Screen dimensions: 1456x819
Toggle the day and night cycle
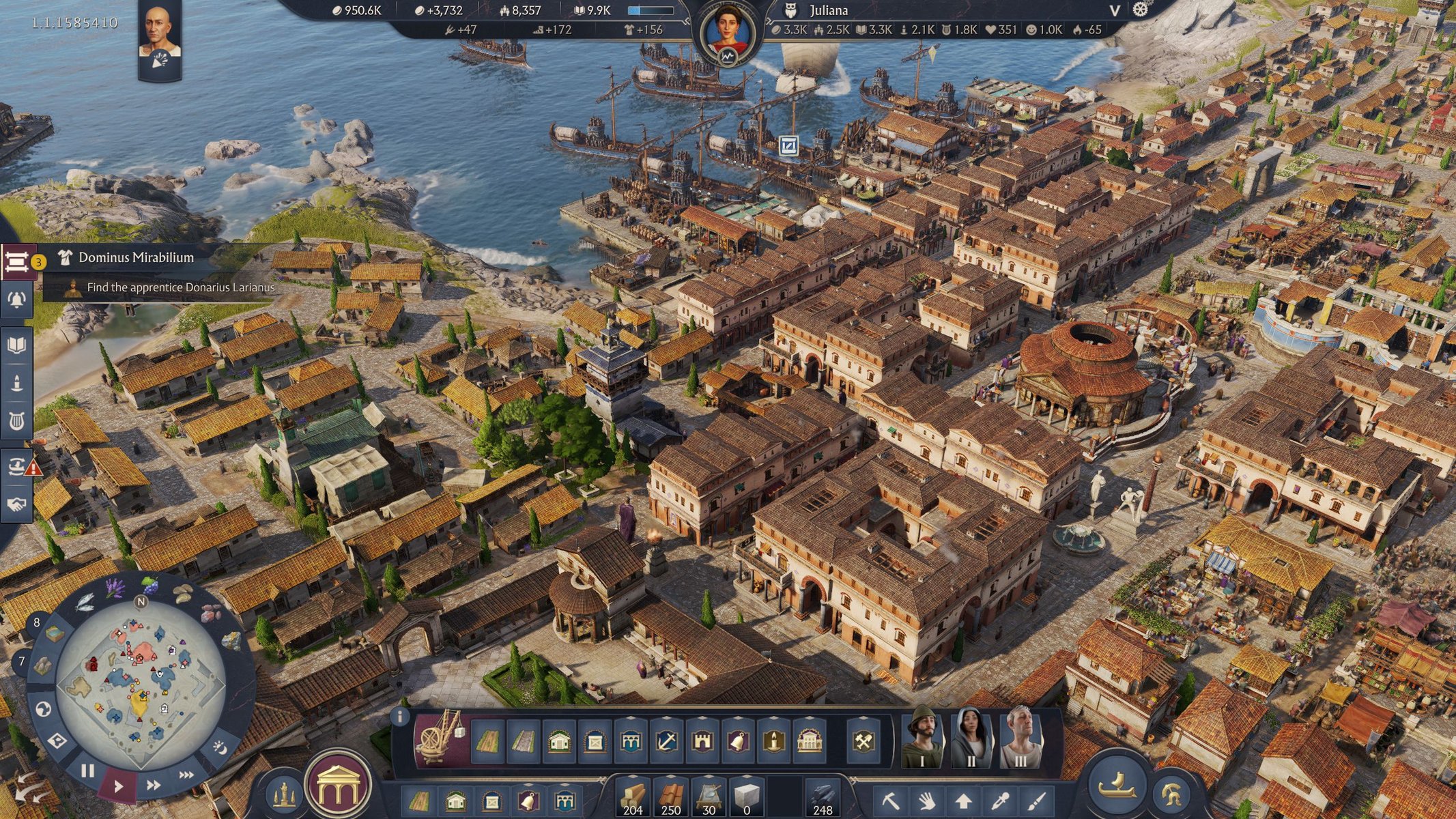pos(220,748)
